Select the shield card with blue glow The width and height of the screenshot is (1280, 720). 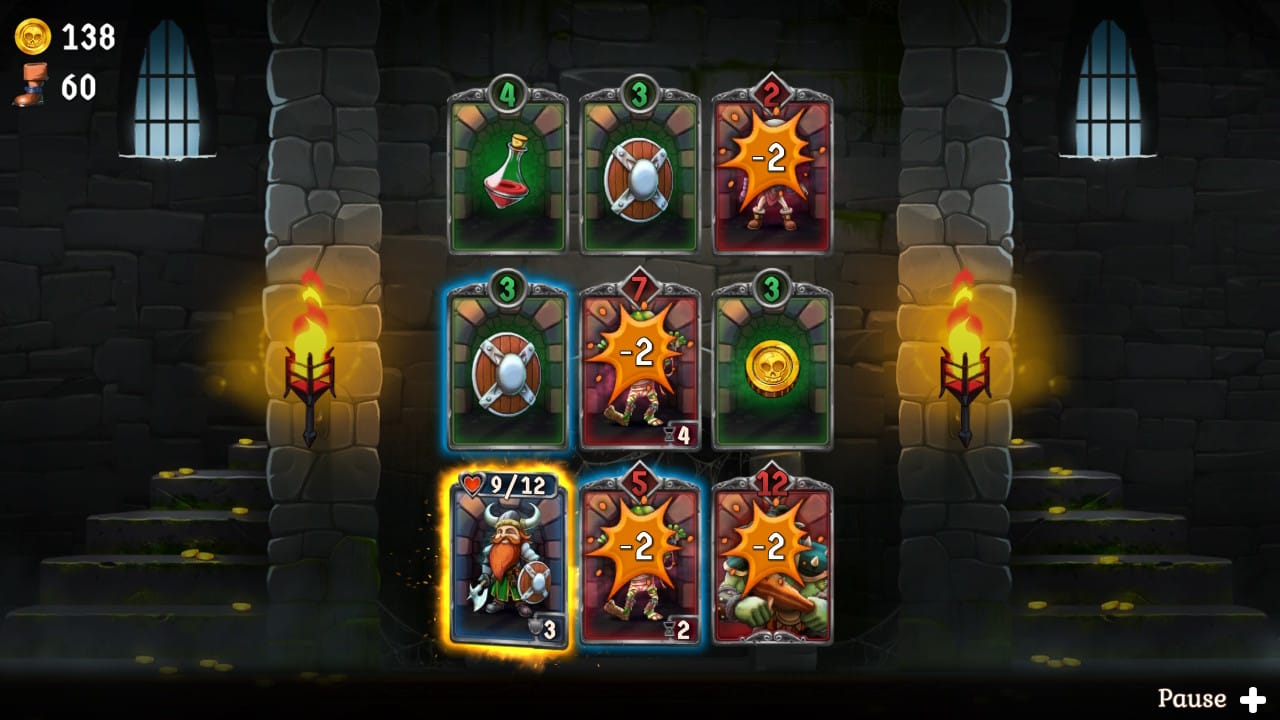pyautogui.click(x=508, y=370)
